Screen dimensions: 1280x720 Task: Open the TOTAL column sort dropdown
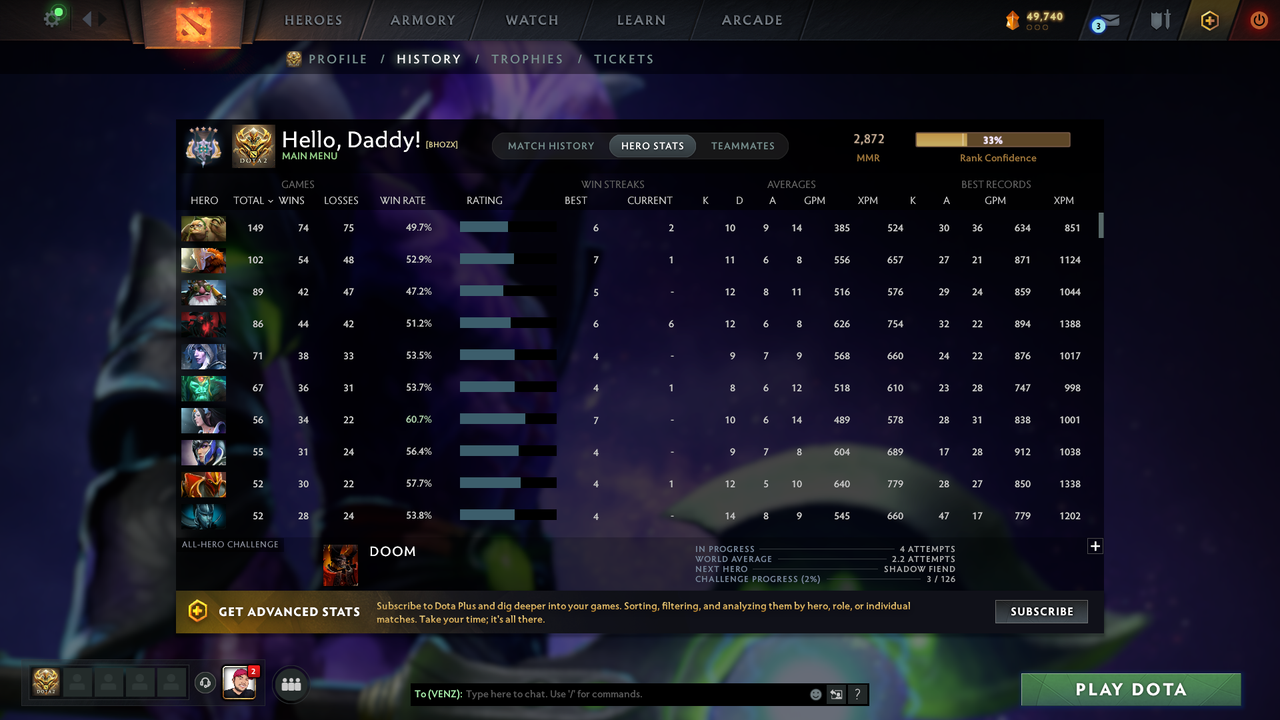click(252, 200)
